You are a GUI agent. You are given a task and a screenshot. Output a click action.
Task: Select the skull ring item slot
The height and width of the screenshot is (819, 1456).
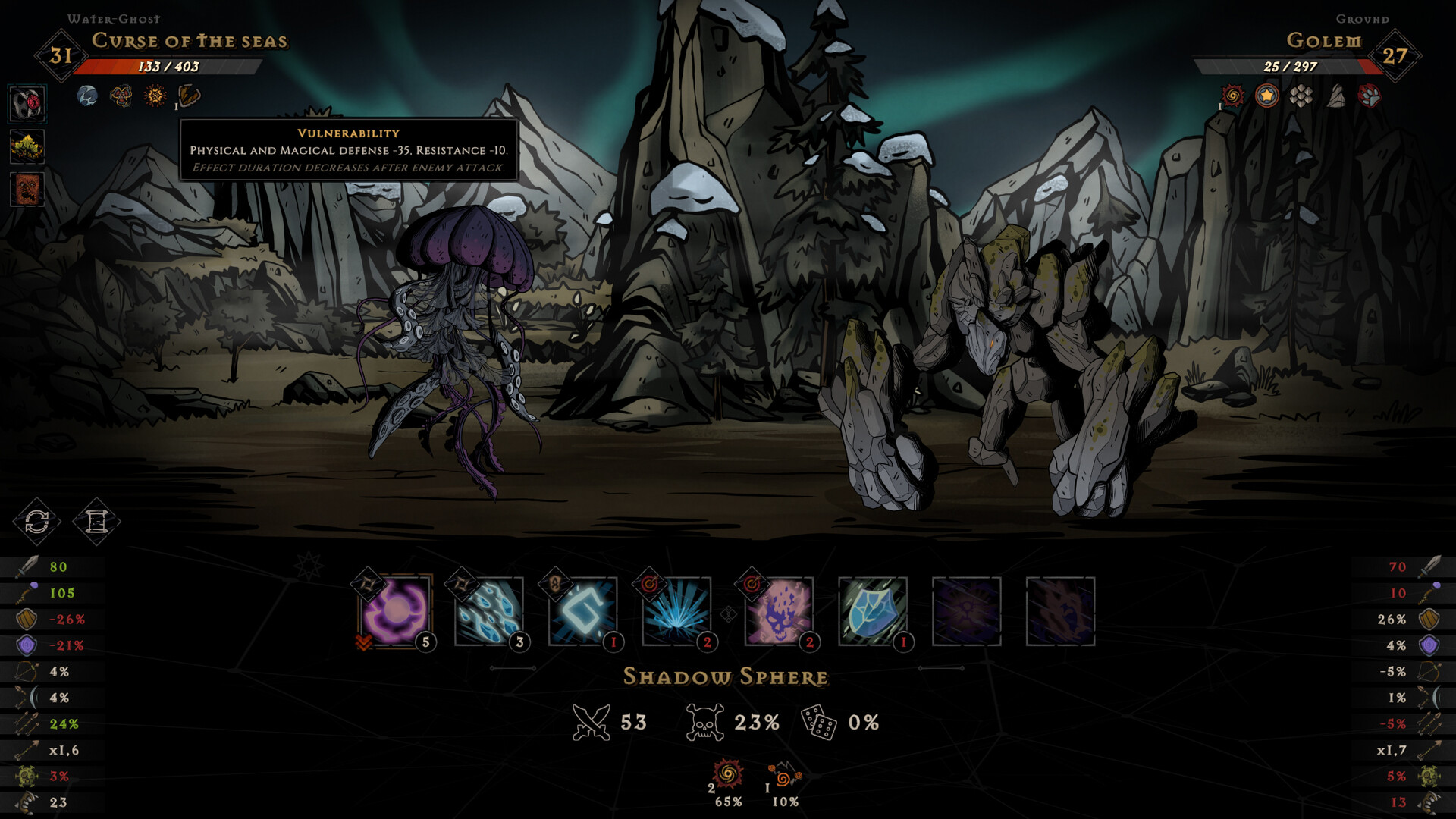(27, 103)
